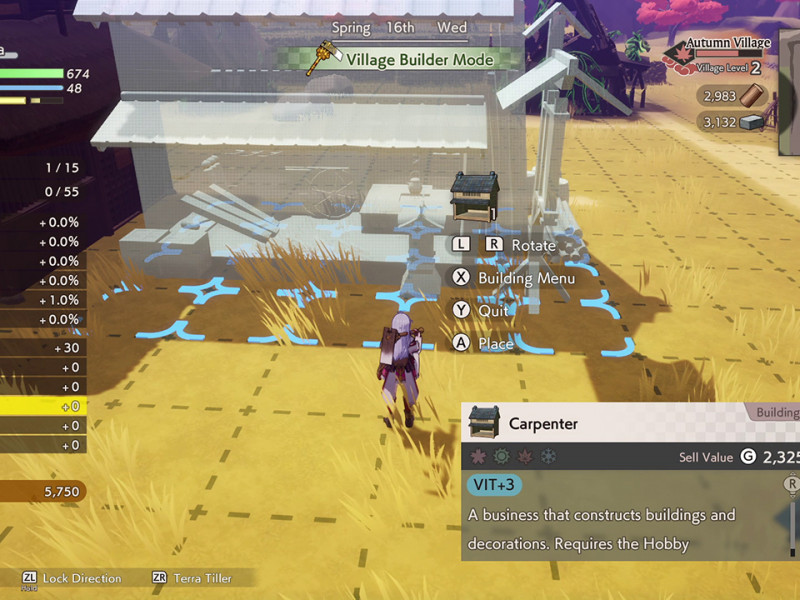This screenshot has width=800, height=600.
Task: Open the Building Menu option
Action: click(526, 278)
